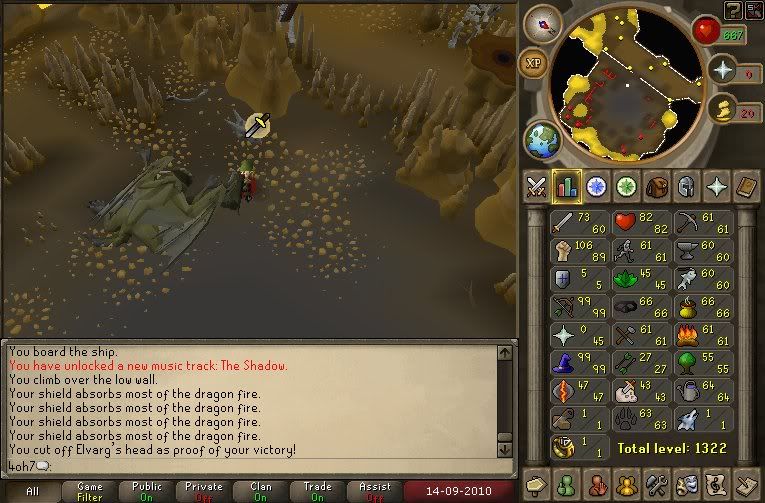This screenshot has height=503, width=765.
Task: Click on the circular minimap
Action: click(626, 85)
